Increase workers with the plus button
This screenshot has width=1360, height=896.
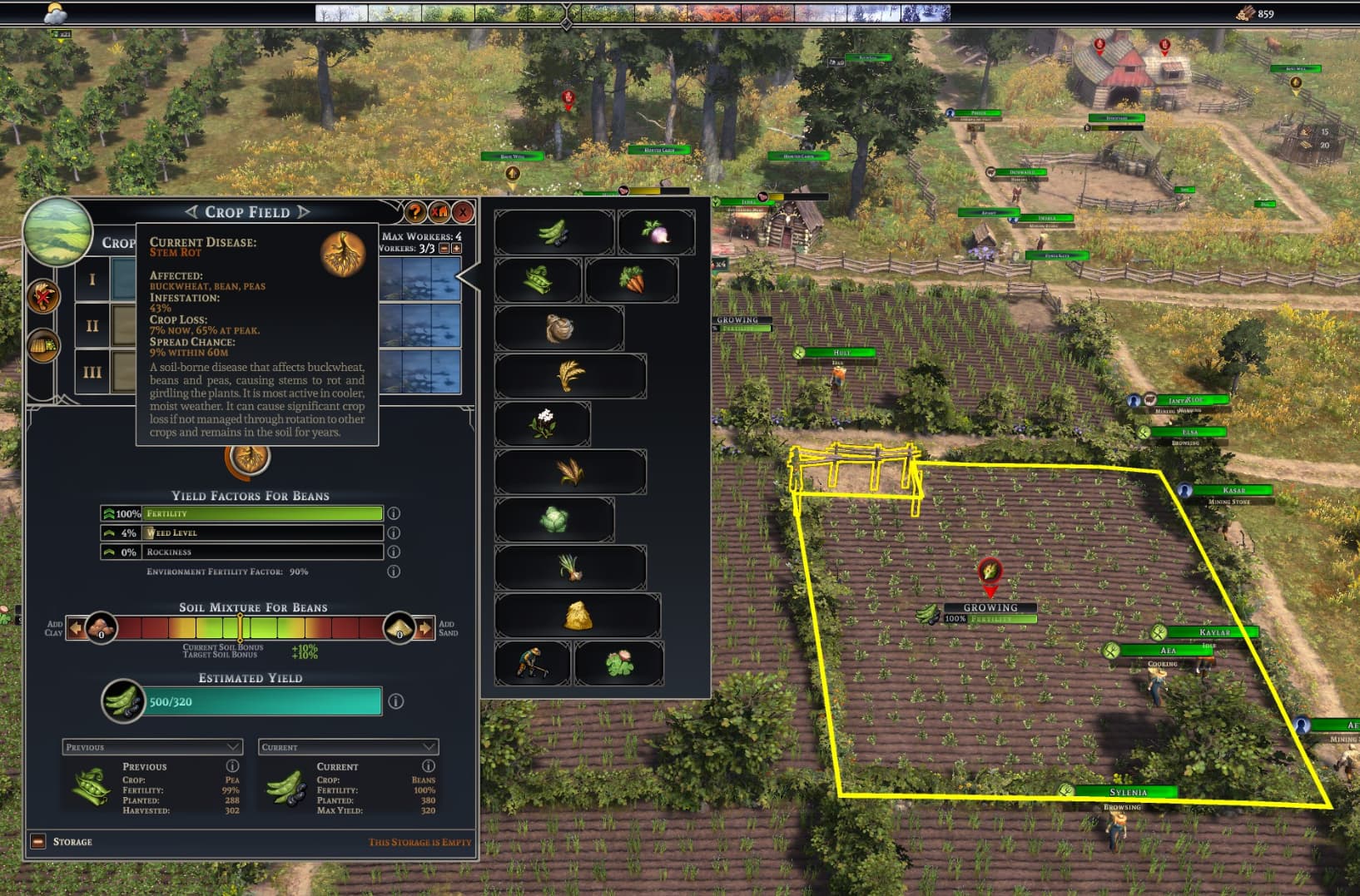pos(456,249)
